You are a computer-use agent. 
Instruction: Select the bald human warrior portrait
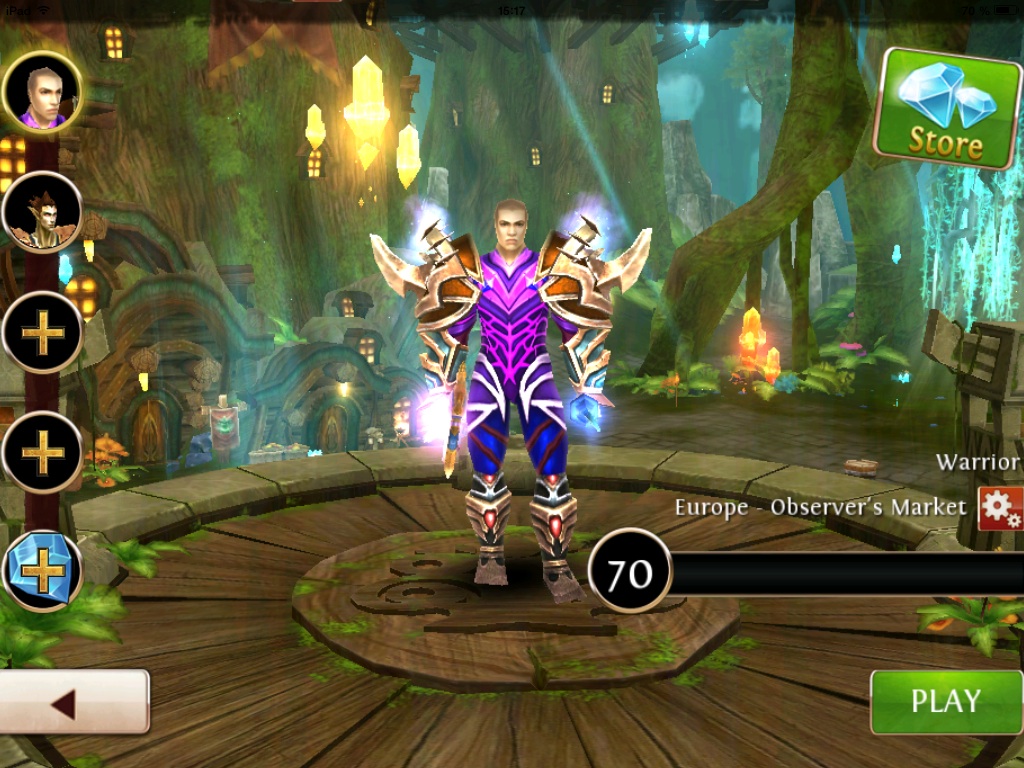(x=41, y=92)
